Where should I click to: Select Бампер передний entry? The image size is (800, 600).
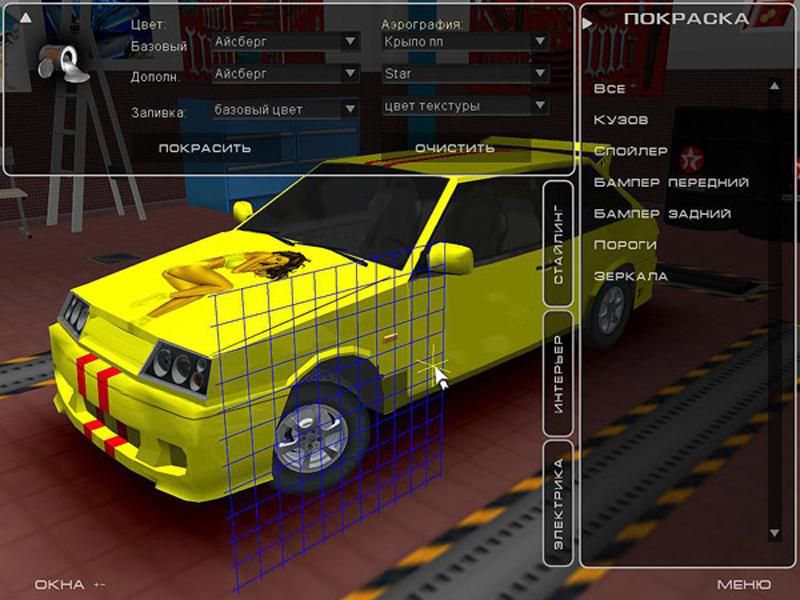(x=671, y=183)
